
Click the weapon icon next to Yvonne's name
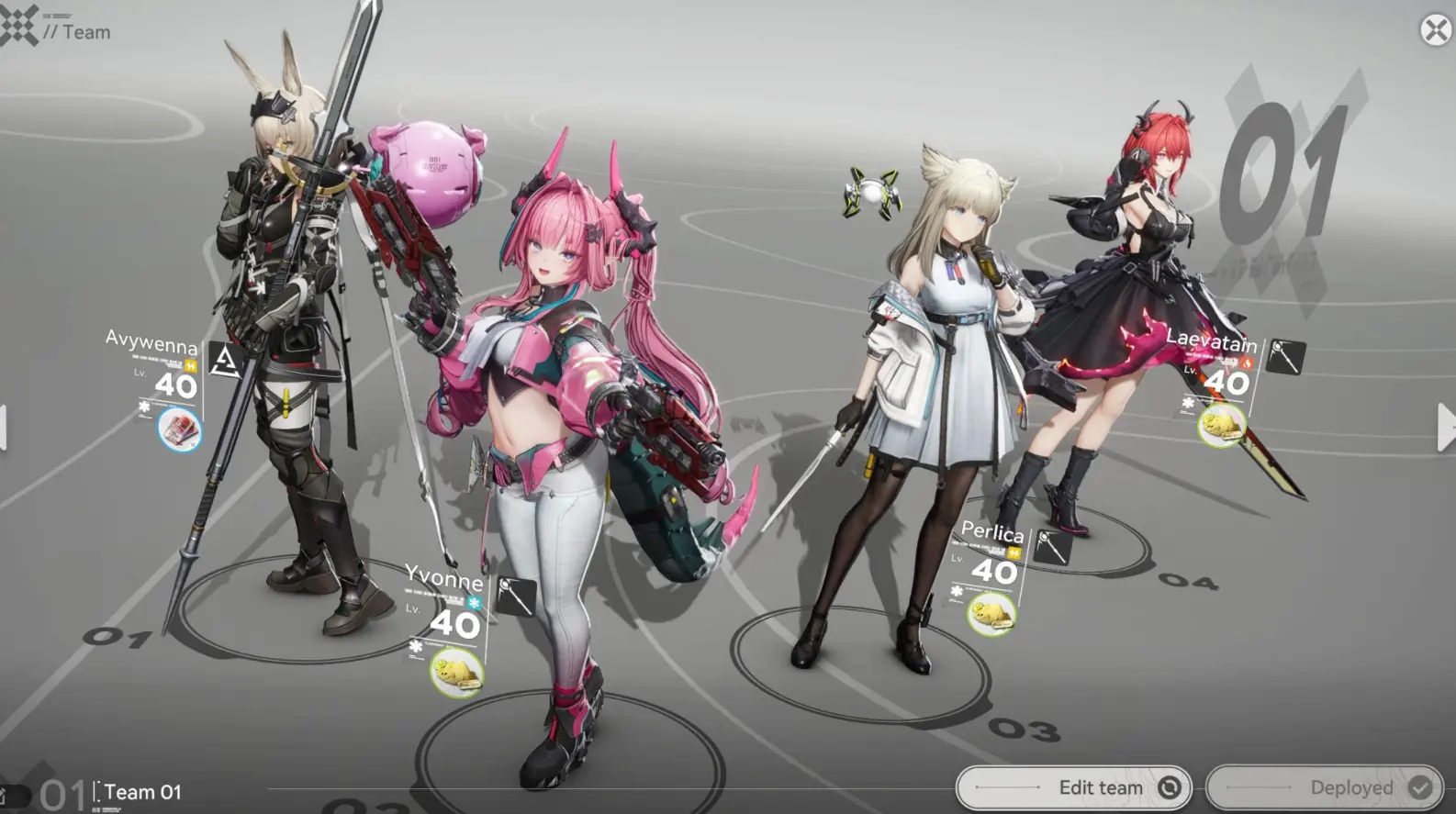pyautogui.click(x=516, y=595)
